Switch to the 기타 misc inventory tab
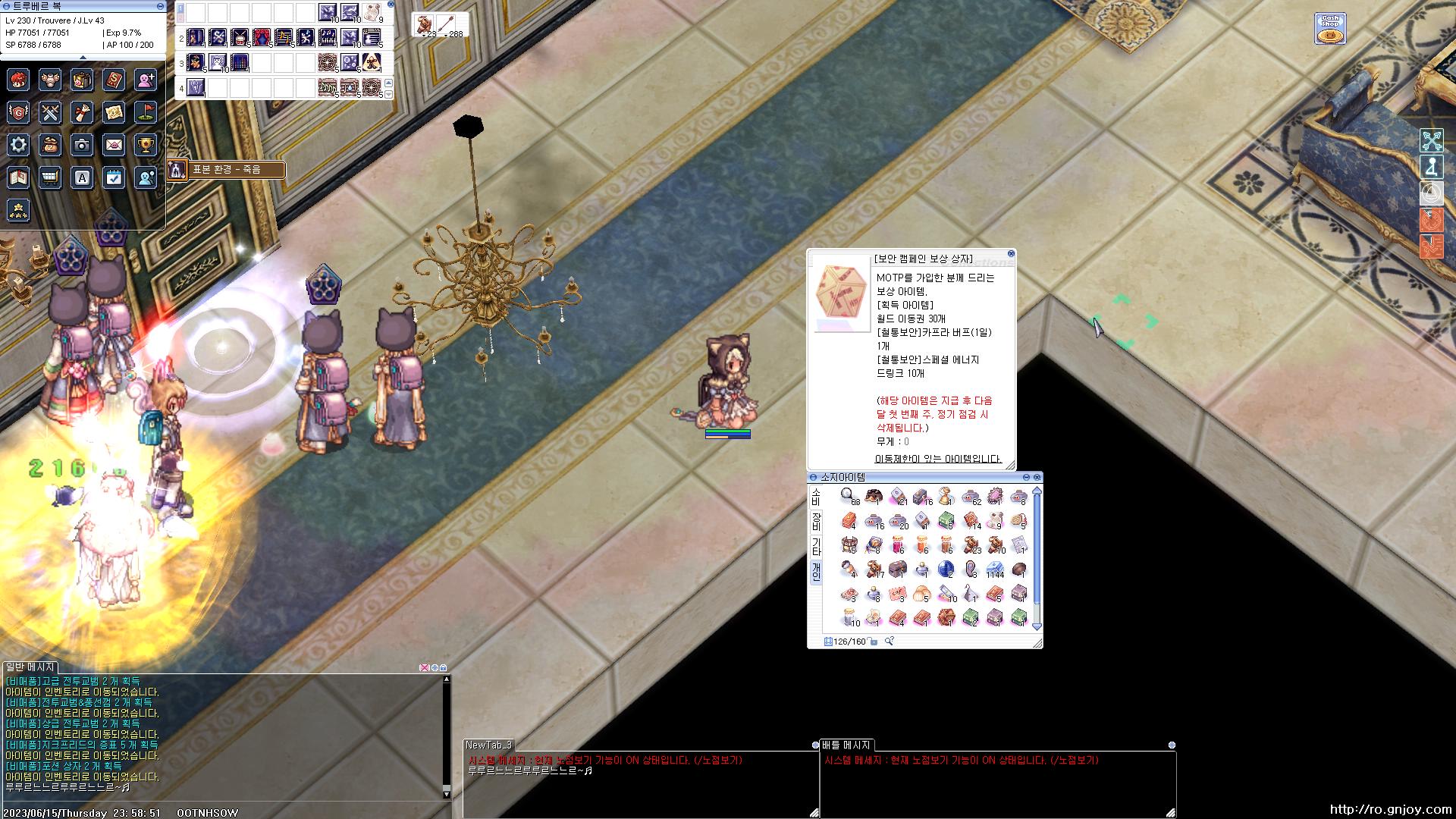Image resolution: width=1456 pixels, height=819 pixels. pyautogui.click(x=816, y=546)
